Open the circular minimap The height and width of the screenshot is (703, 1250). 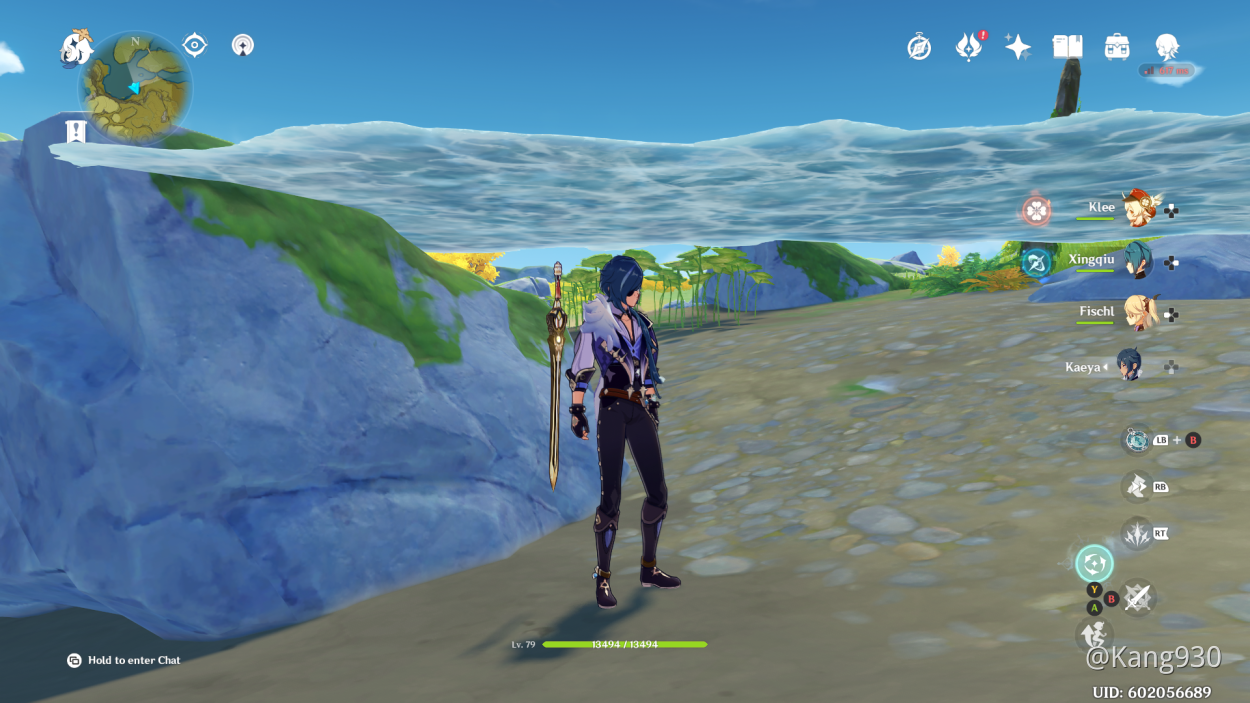(135, 88)
